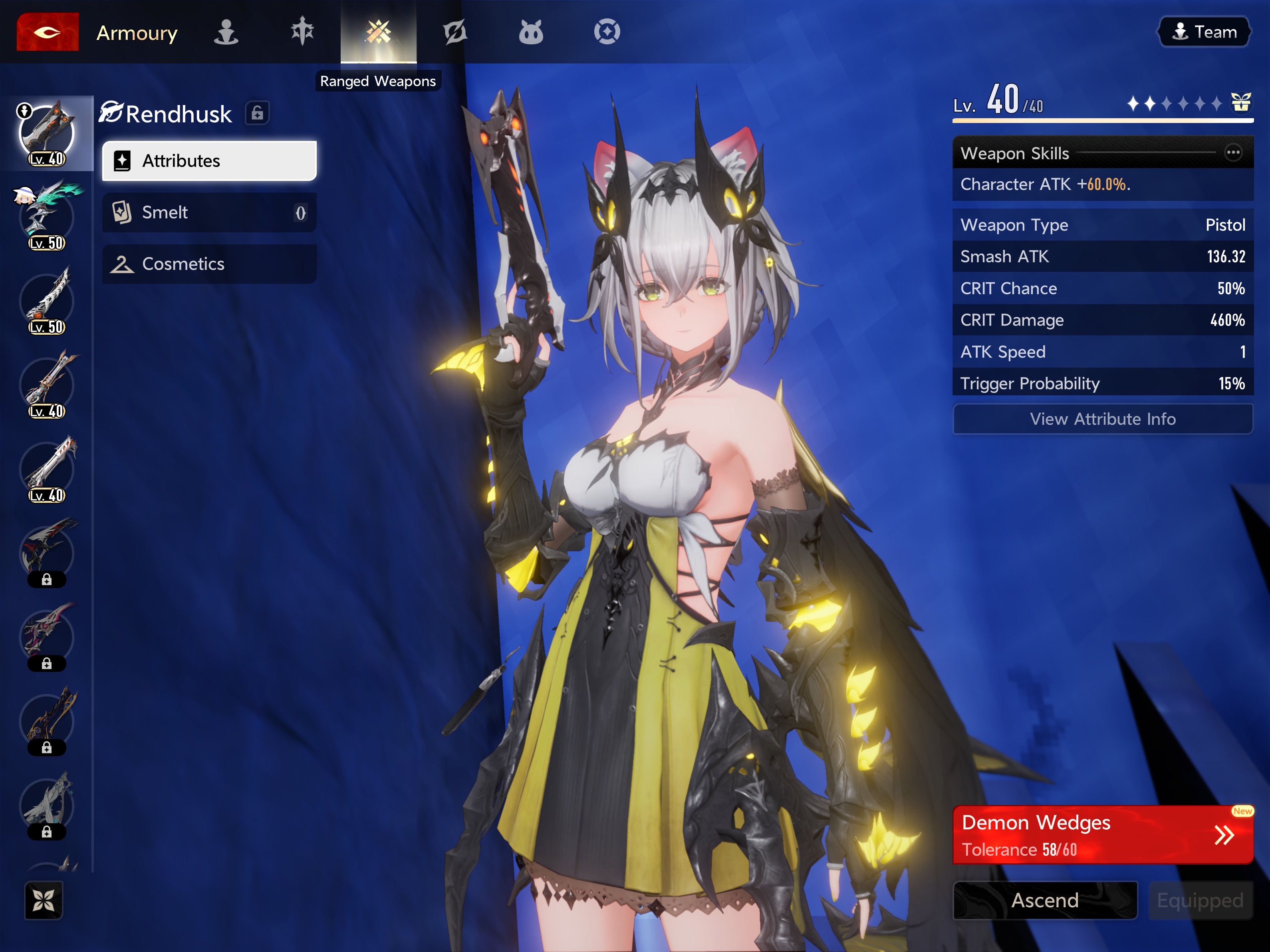Image resolution: width=1270 pixels, height=952 pixels.
Task: Expand Weapon Skills details with ellipsis button
Action: (1233, 153)
